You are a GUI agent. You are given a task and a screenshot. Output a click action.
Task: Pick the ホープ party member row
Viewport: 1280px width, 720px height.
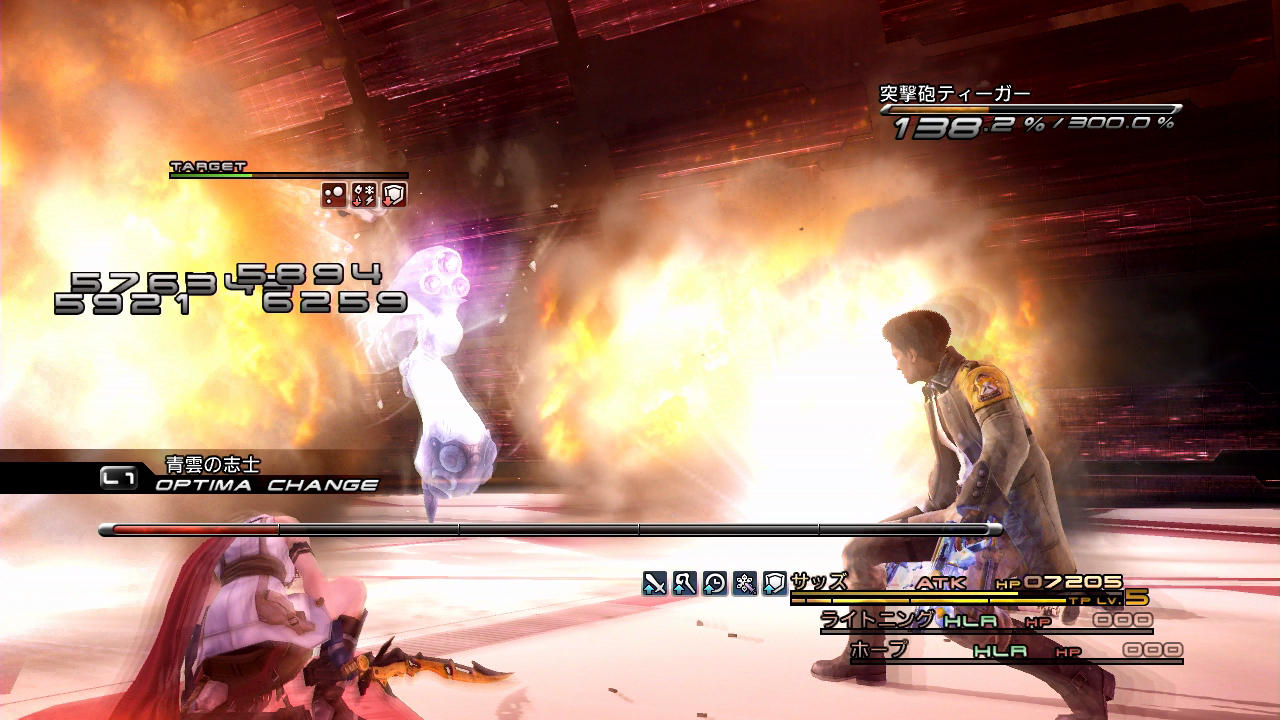pyautogui.click(x=878, y=650)
